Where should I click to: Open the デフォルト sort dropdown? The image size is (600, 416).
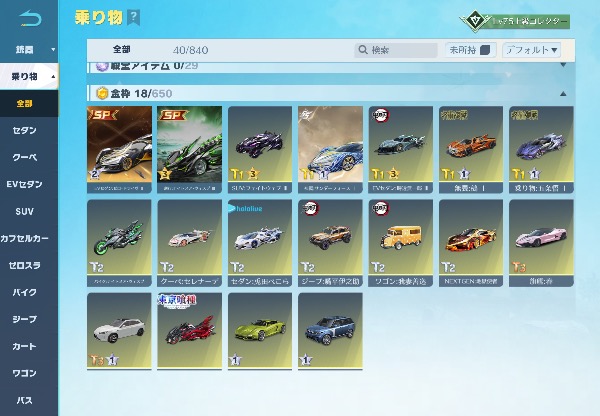531,50
